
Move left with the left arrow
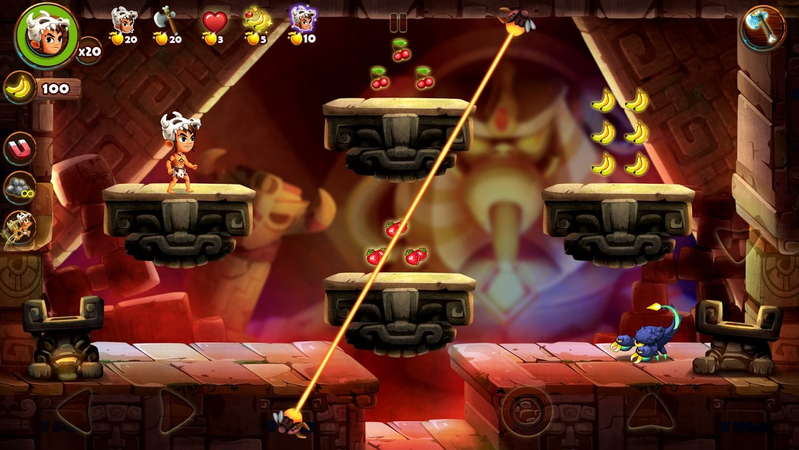(73, 410)
